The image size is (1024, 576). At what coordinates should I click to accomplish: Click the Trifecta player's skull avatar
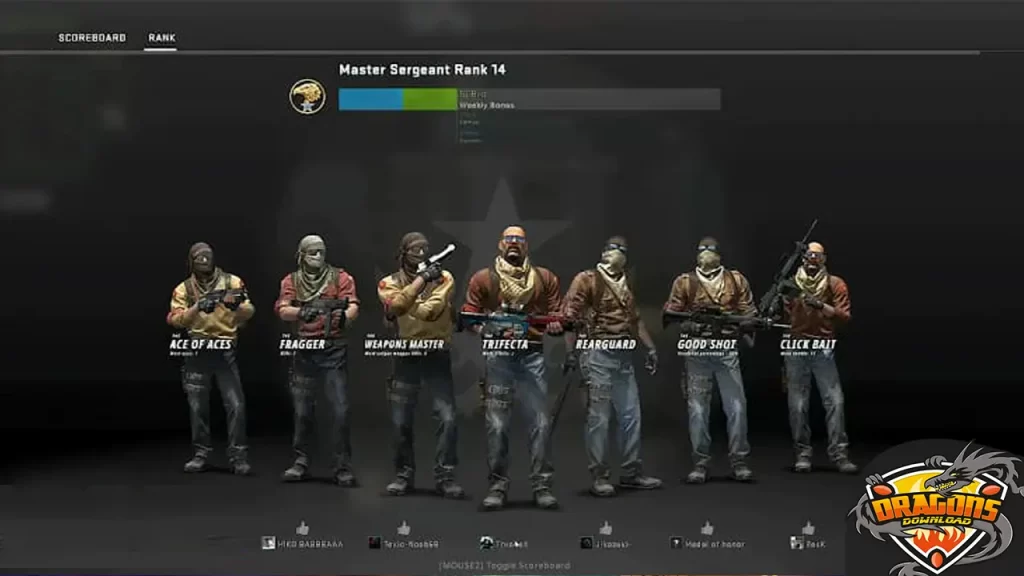[485, 543]
